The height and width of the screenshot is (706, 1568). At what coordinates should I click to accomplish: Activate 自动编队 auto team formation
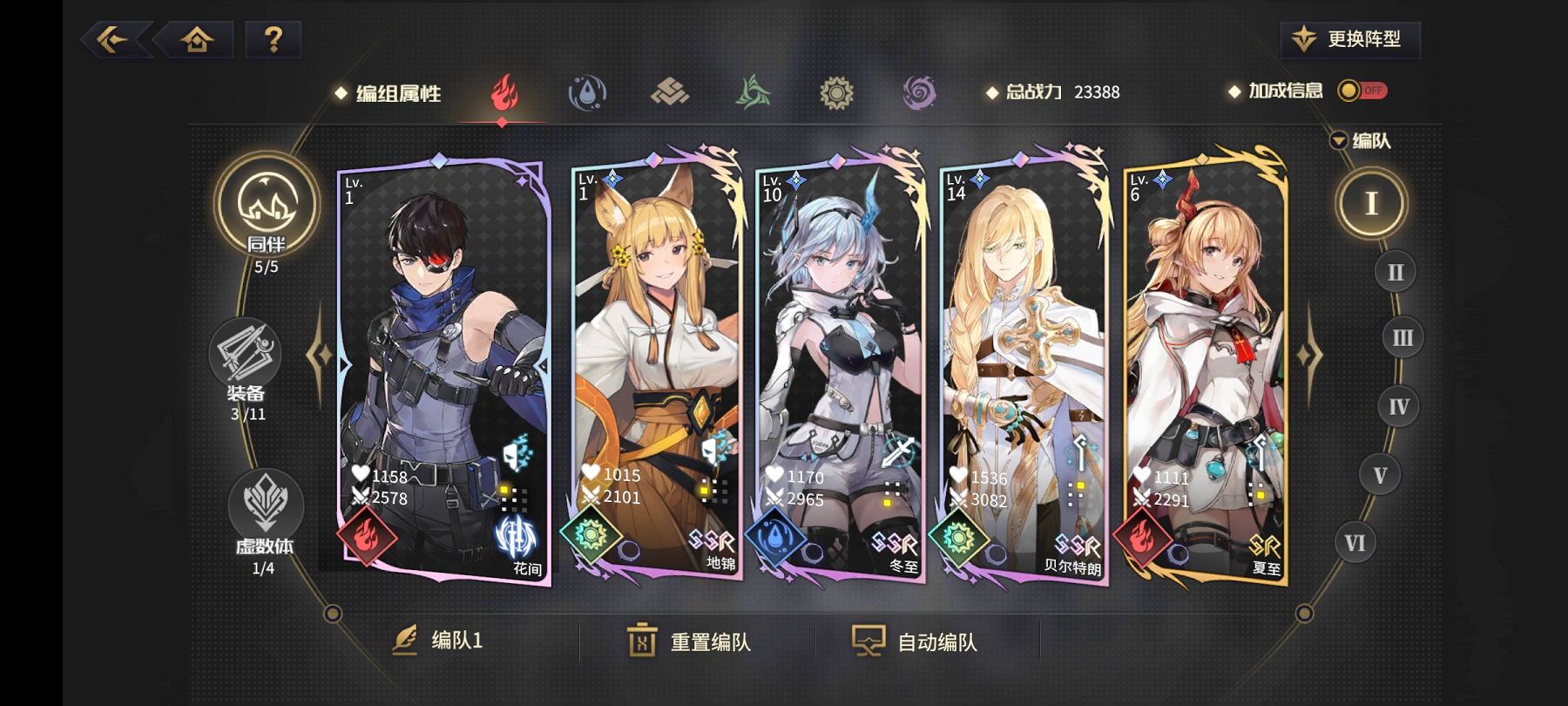click(915, 642)
